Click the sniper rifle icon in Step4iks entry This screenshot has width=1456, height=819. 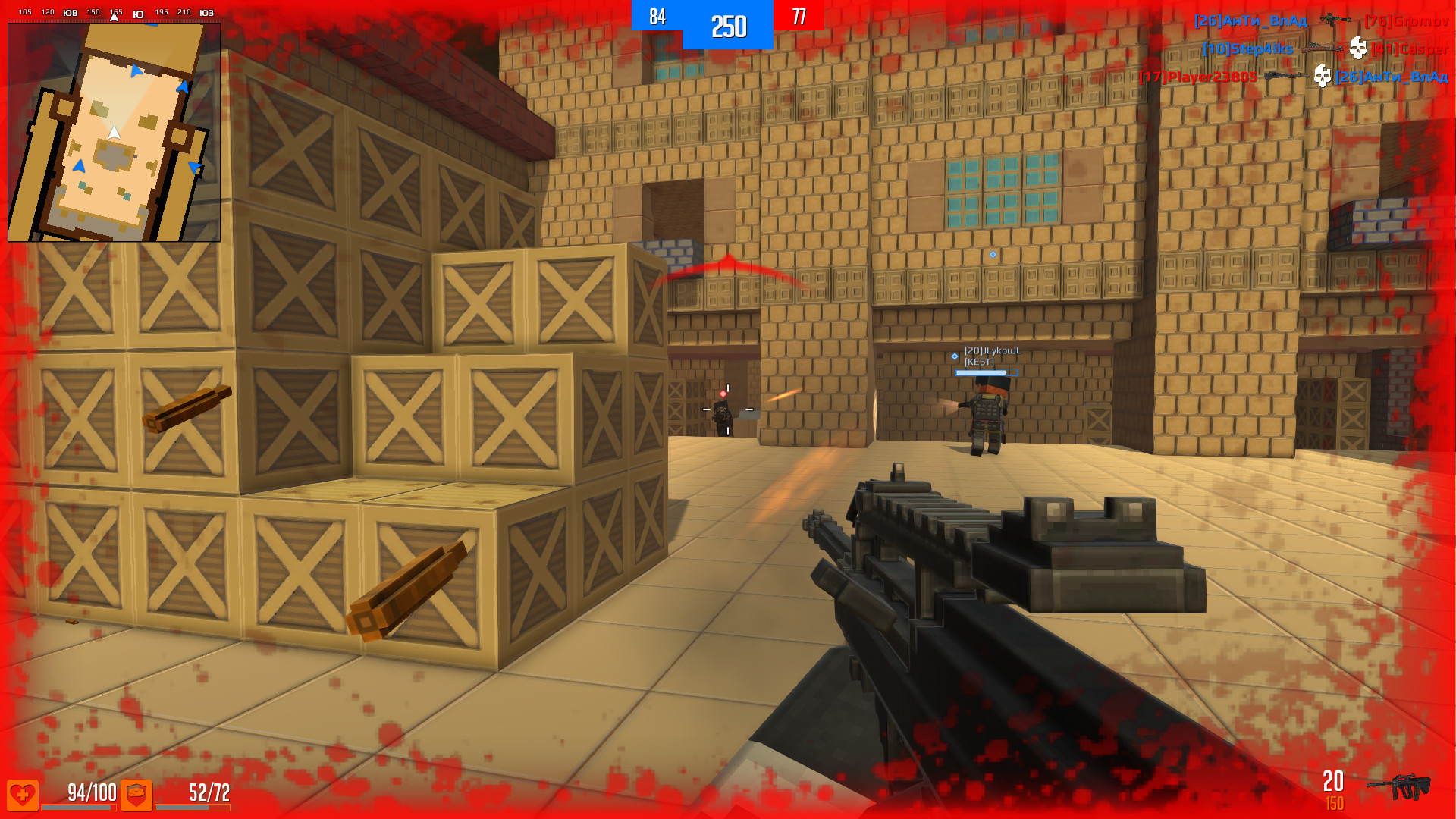click(x=1322, y=49)
